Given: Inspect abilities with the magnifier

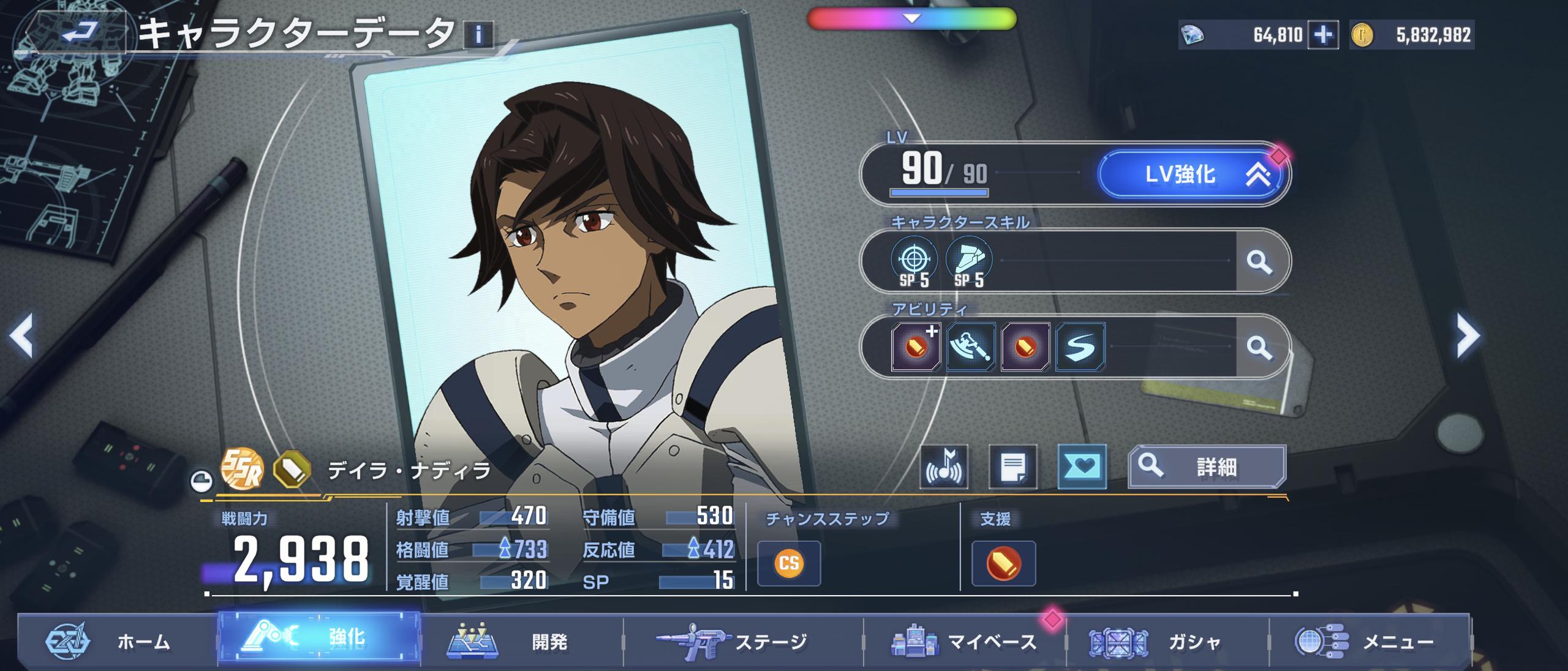Looking at the screenshot, I should [1259, 348].
